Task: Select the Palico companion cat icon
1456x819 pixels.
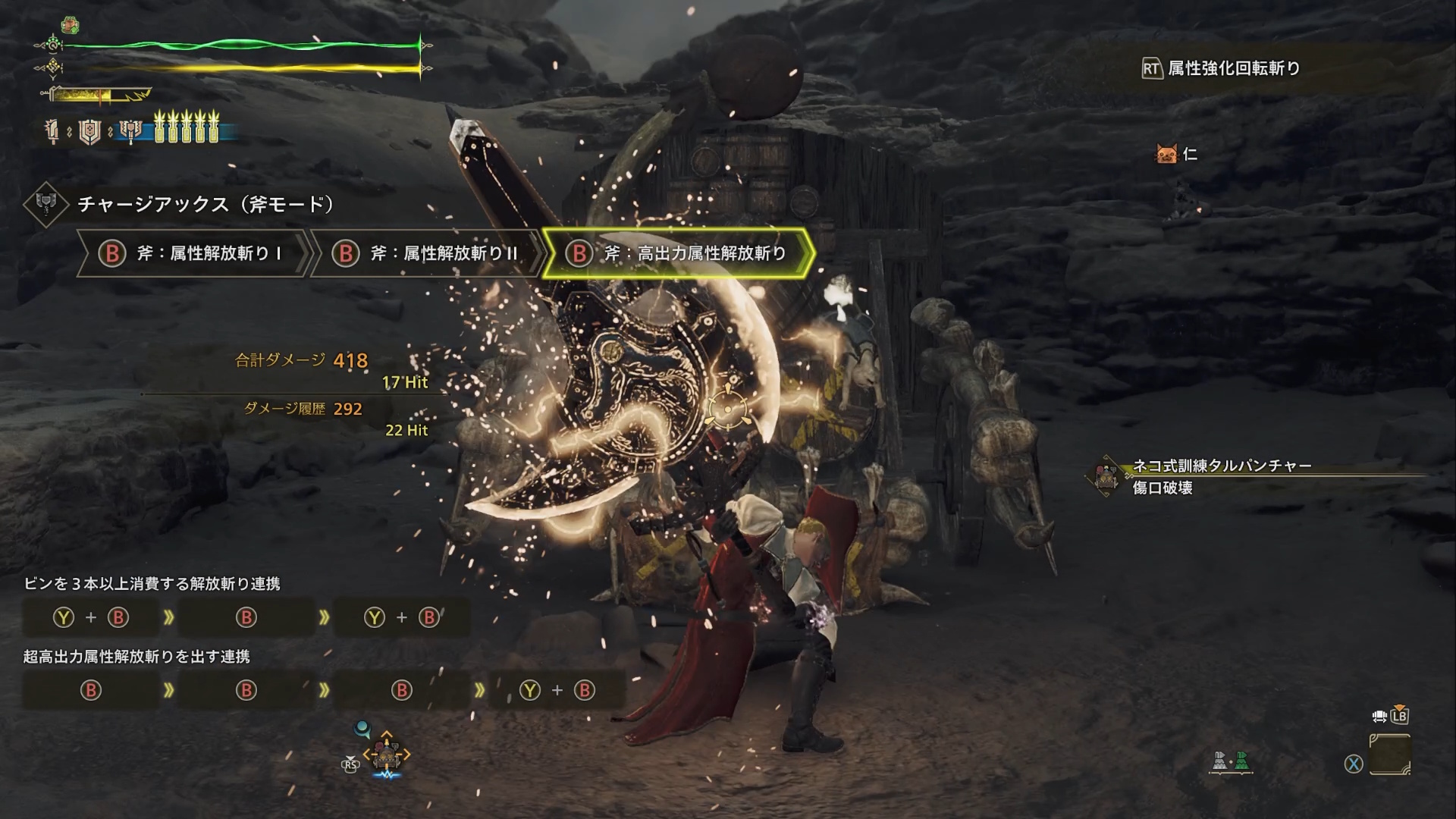Action: pos(1166,155)
